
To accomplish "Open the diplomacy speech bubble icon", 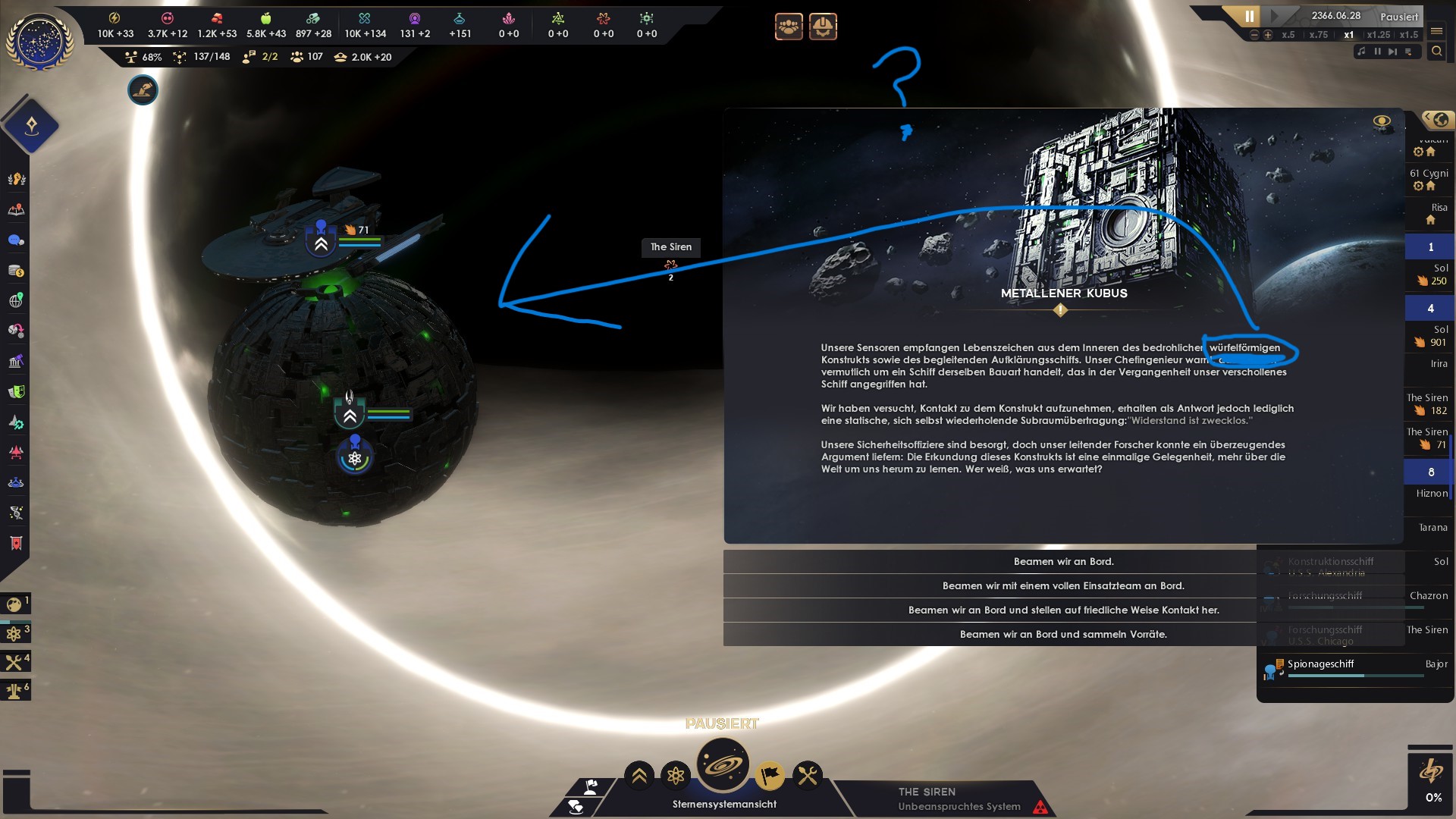I will pyautogui.click(x=15, y=240).
